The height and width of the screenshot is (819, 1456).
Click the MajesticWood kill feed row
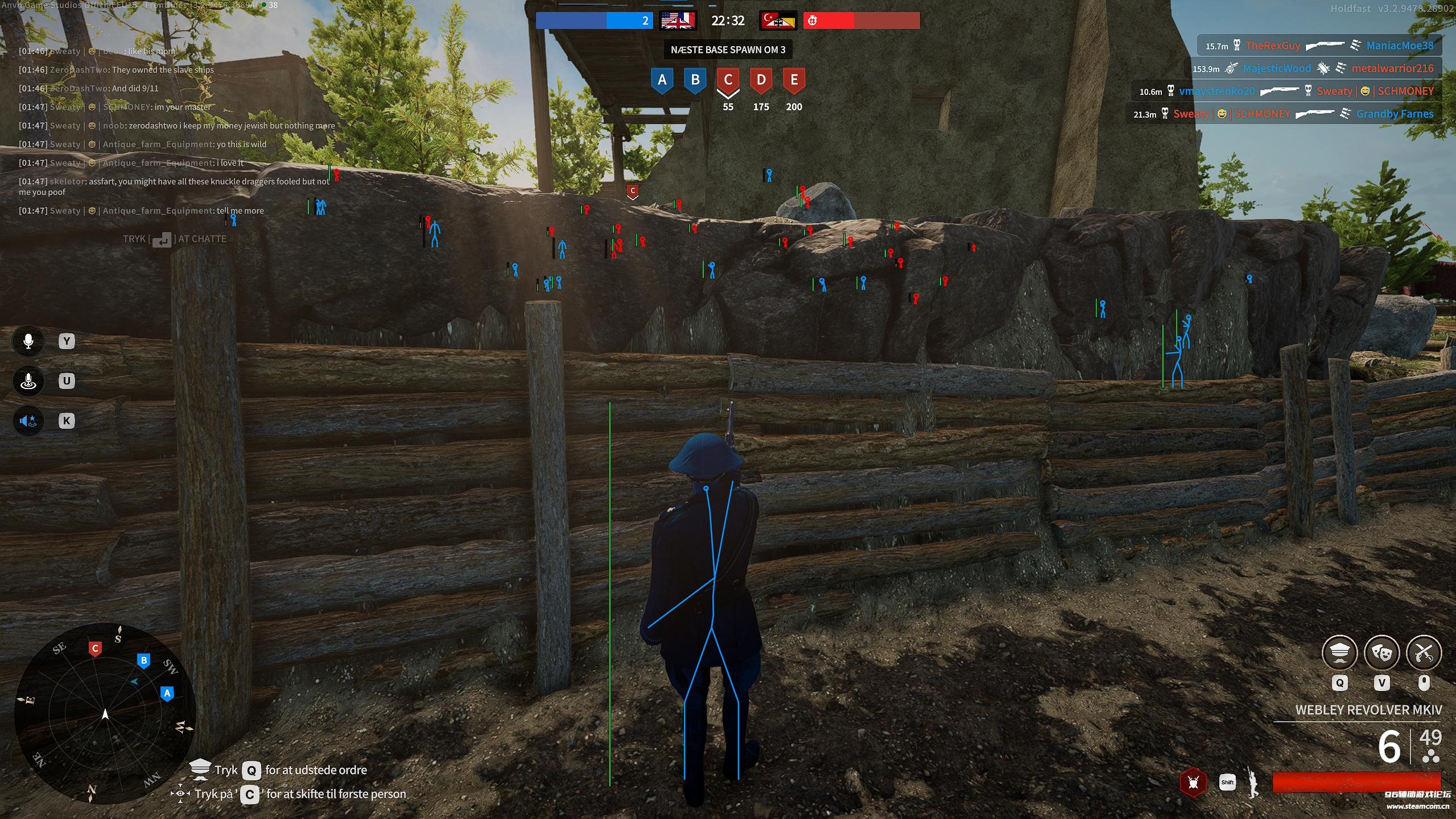(1313, 69)
